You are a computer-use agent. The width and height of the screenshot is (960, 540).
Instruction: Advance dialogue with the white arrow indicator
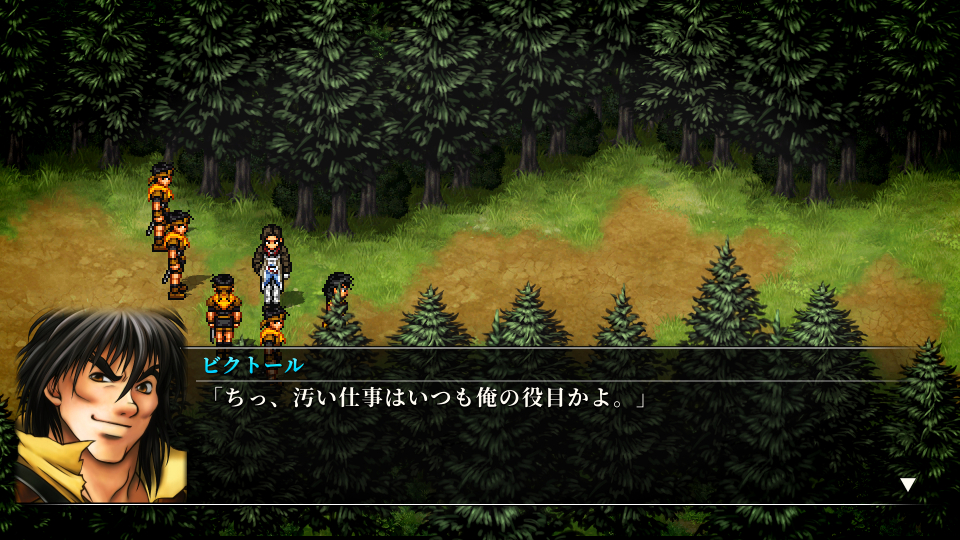tap(907, 485)
